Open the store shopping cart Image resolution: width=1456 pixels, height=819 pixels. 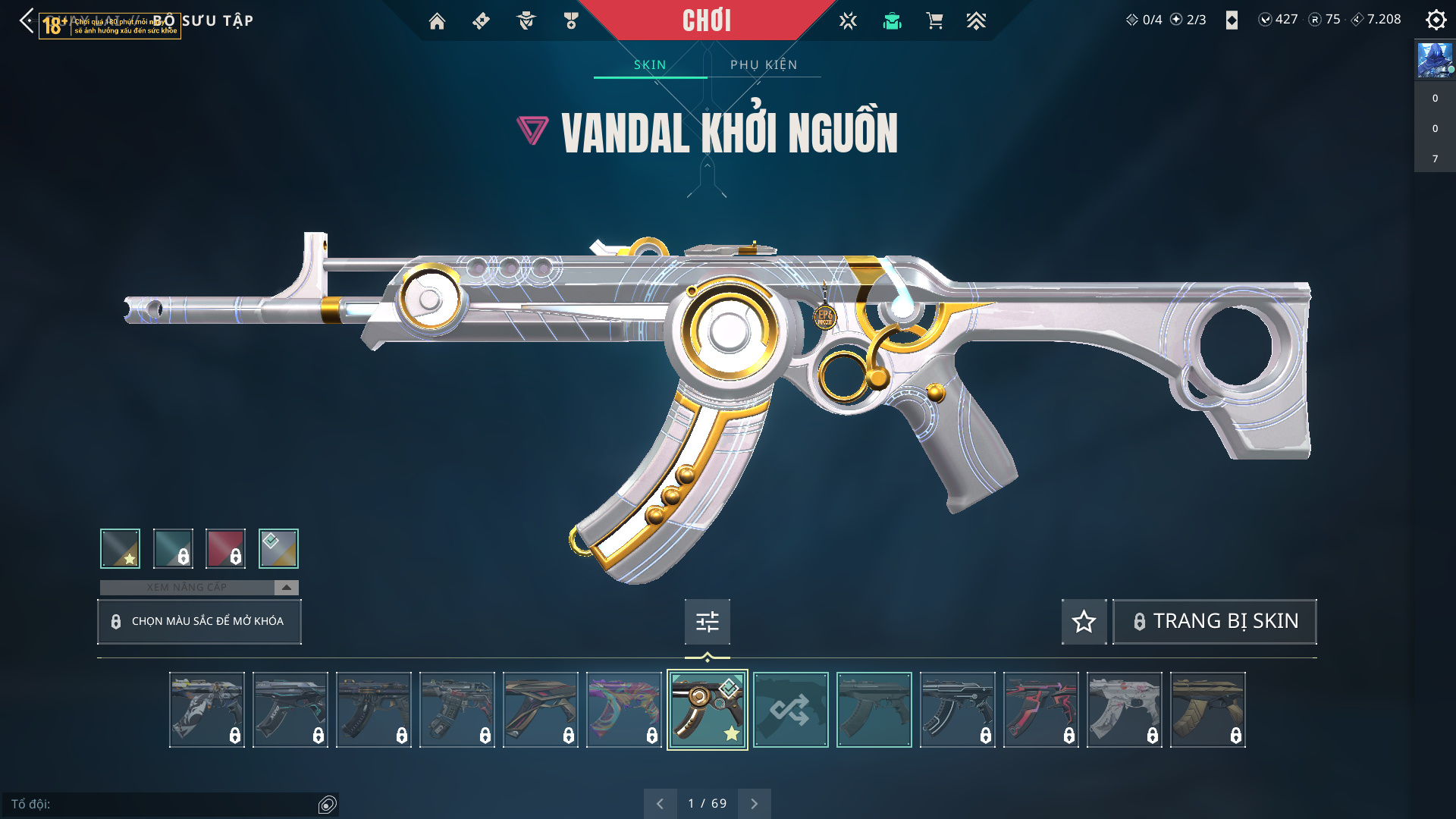coord(934,21)
